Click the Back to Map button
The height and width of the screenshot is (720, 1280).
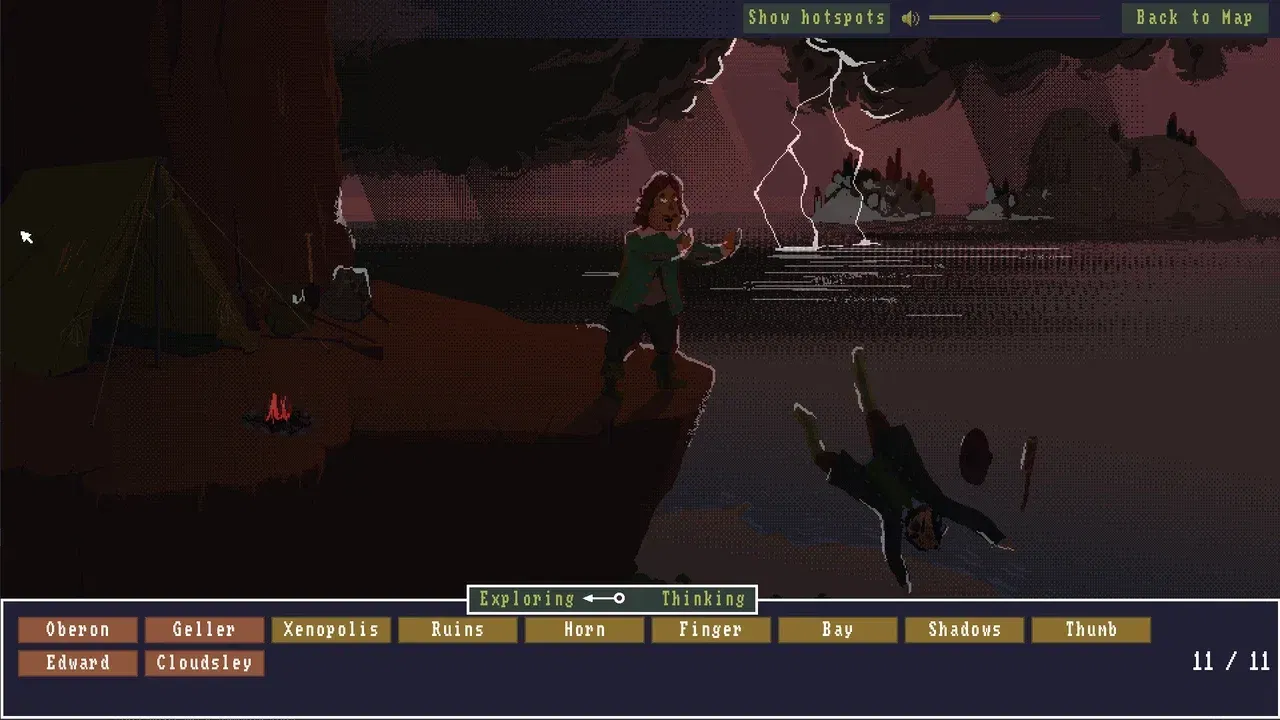[1194, 17]
